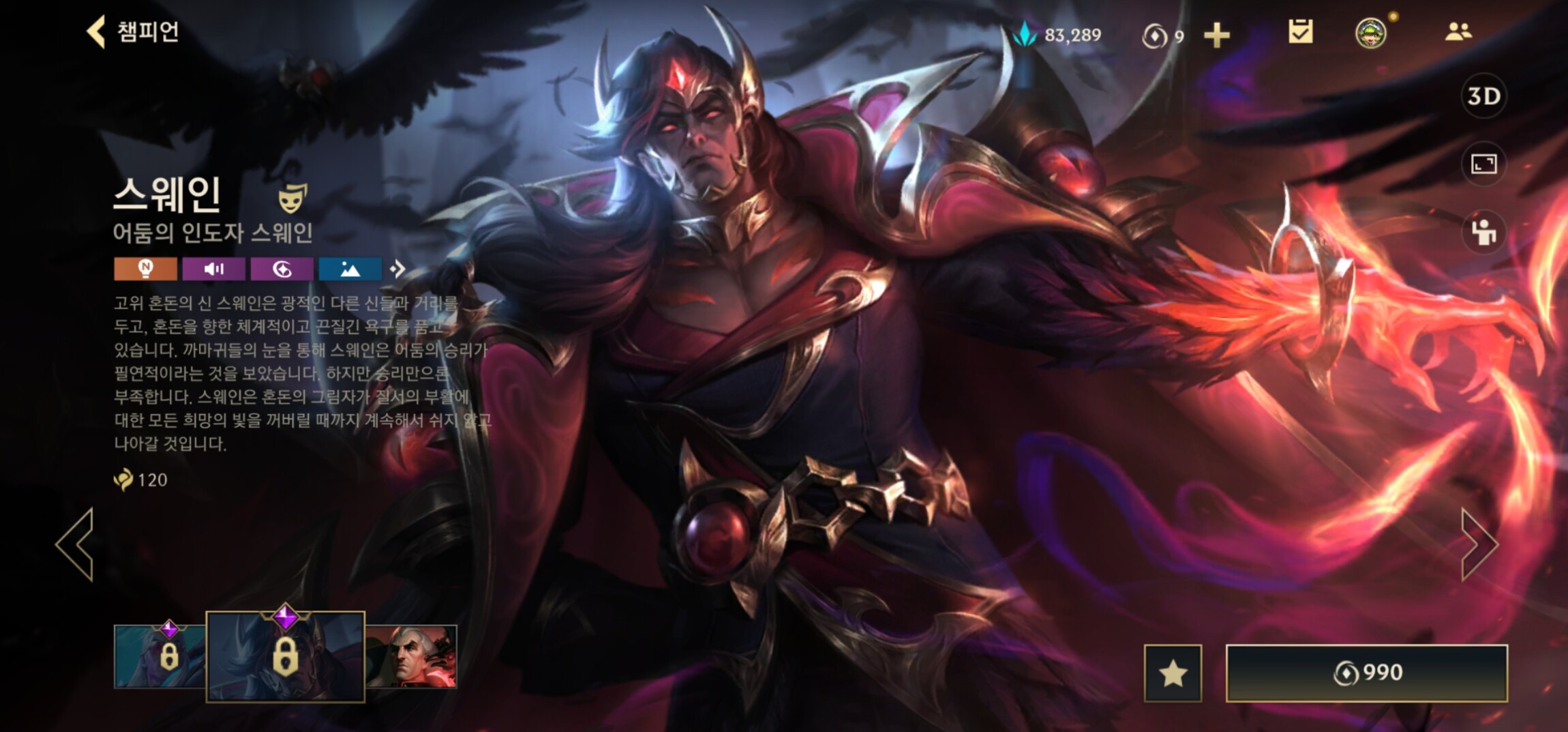Show the previous skin with left arrow

pyautogui.click(x=75, y=544)
